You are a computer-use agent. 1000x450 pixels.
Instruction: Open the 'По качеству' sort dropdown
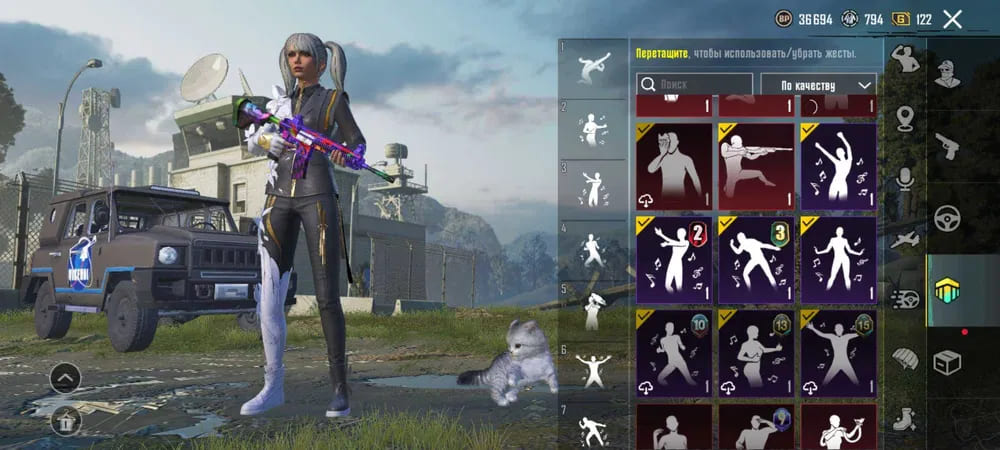tap(818, 85)
